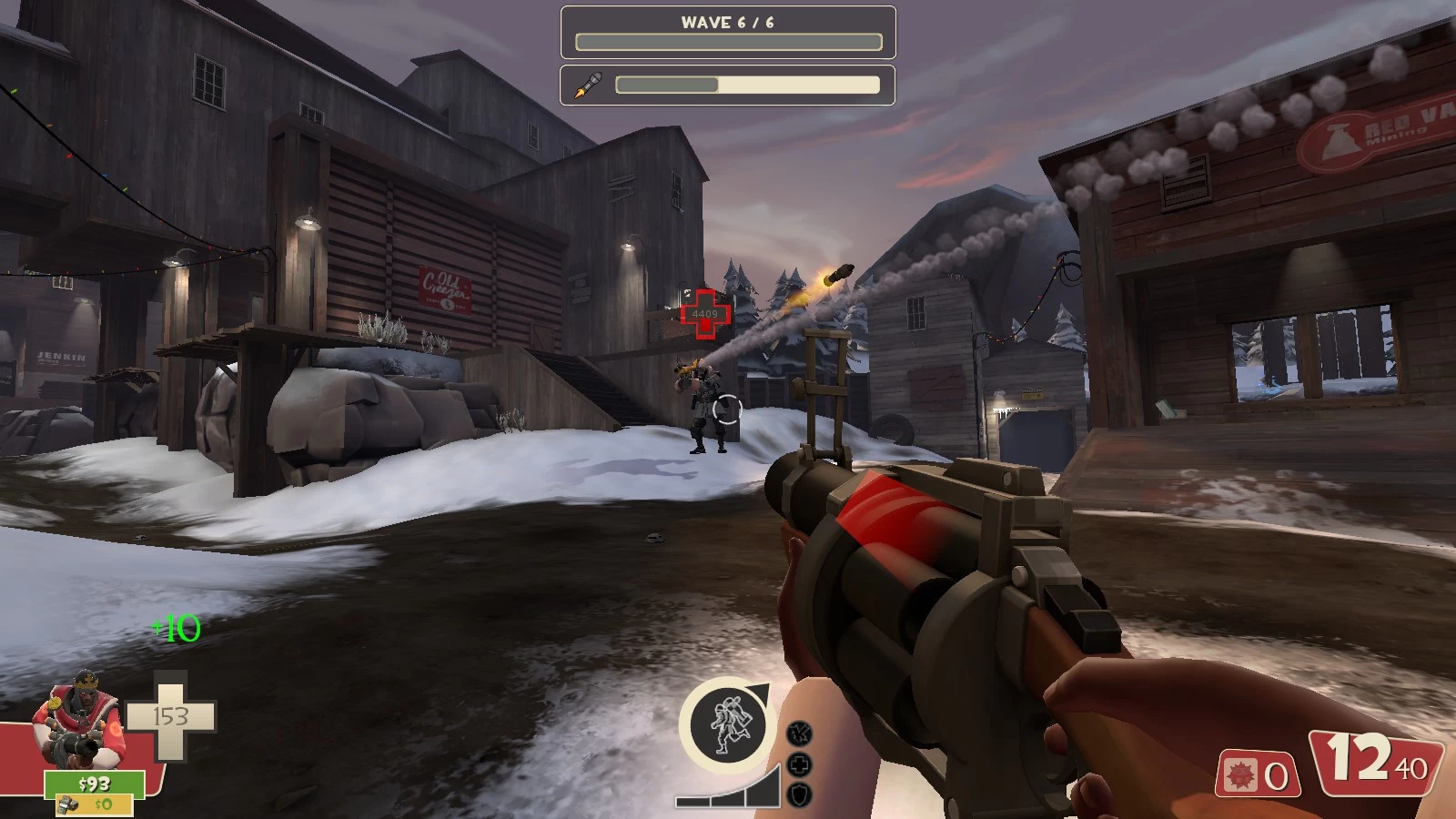Click the lightning bolt upgrade icon

pyautogui.click(x=799, y=733)
